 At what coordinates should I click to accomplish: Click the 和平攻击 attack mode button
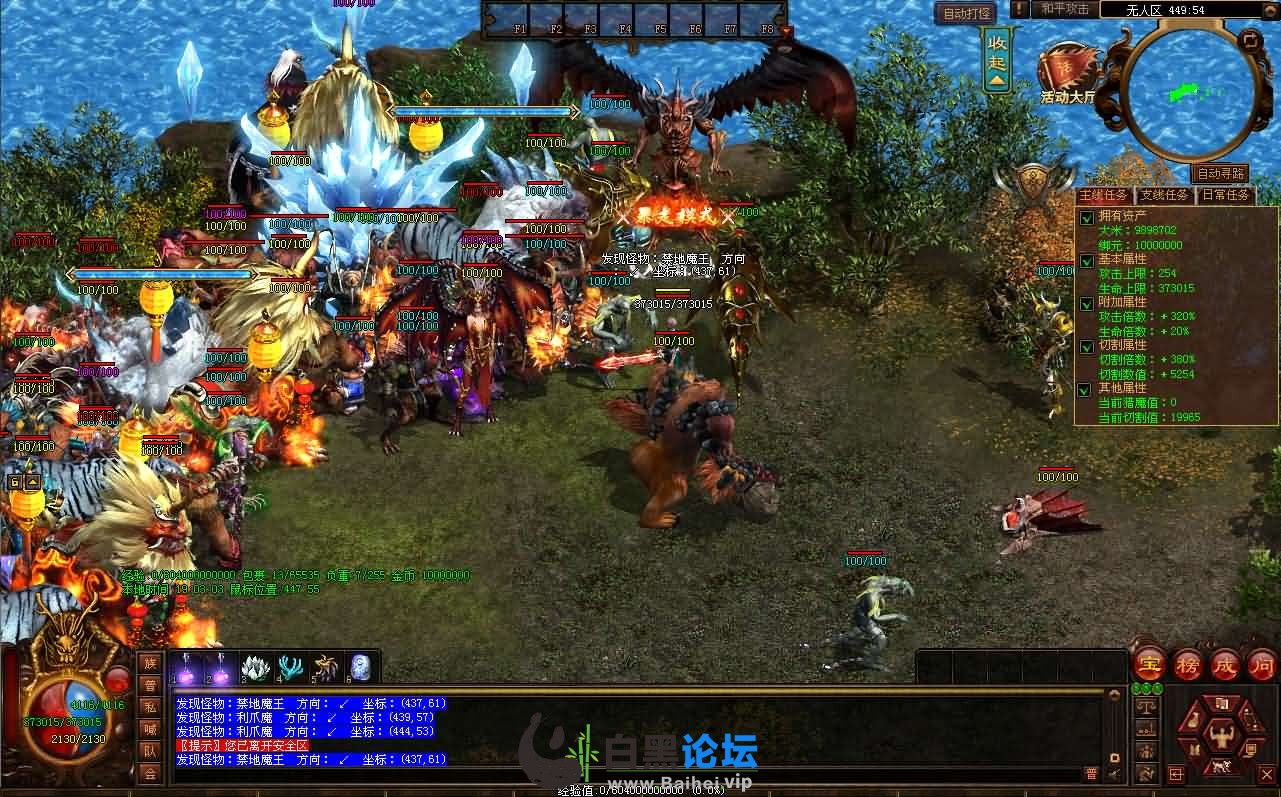(1064, 9)
